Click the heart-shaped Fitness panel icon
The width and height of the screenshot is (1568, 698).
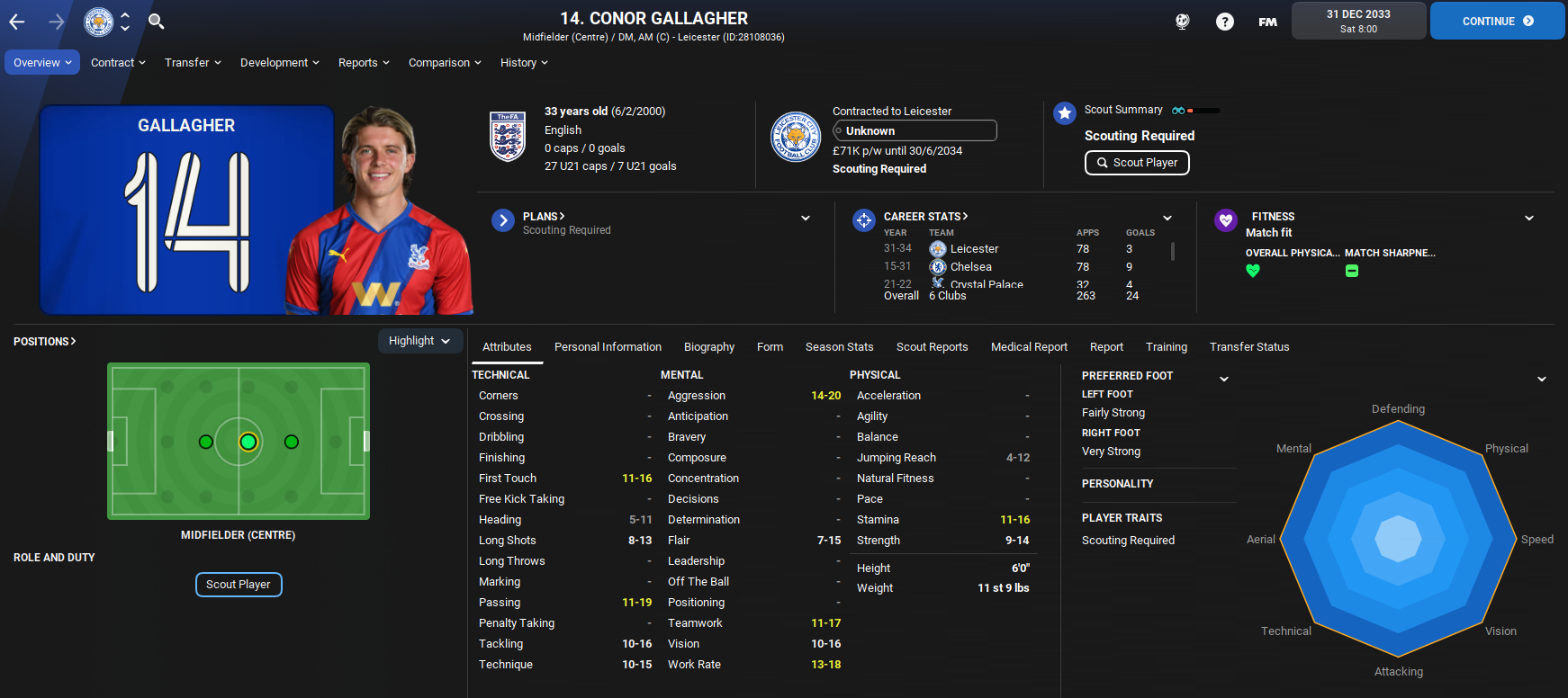coord(1226,219)
